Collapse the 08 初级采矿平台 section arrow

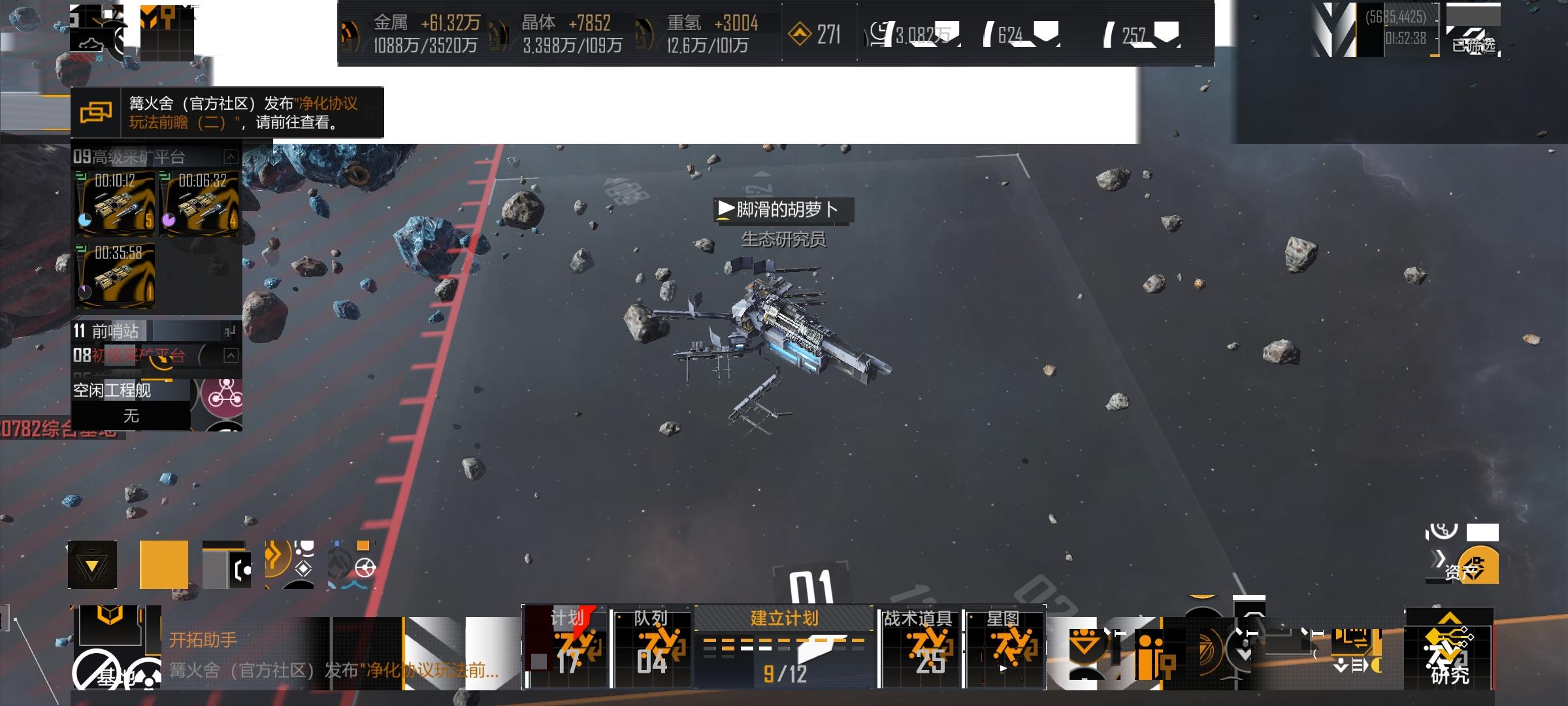click(x=230, y=356)
